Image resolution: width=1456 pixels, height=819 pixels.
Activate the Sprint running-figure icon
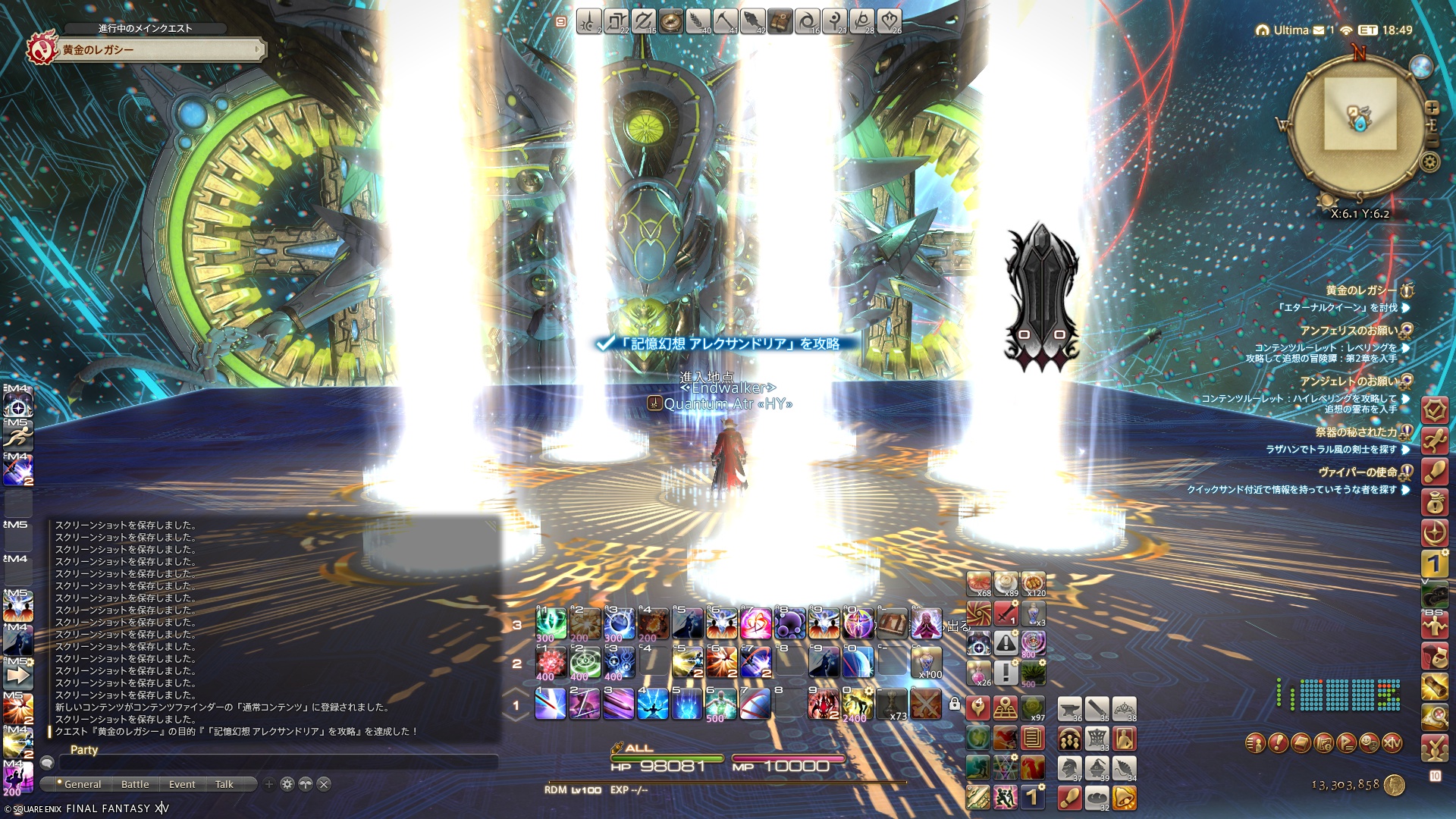(x=17, y=437)
